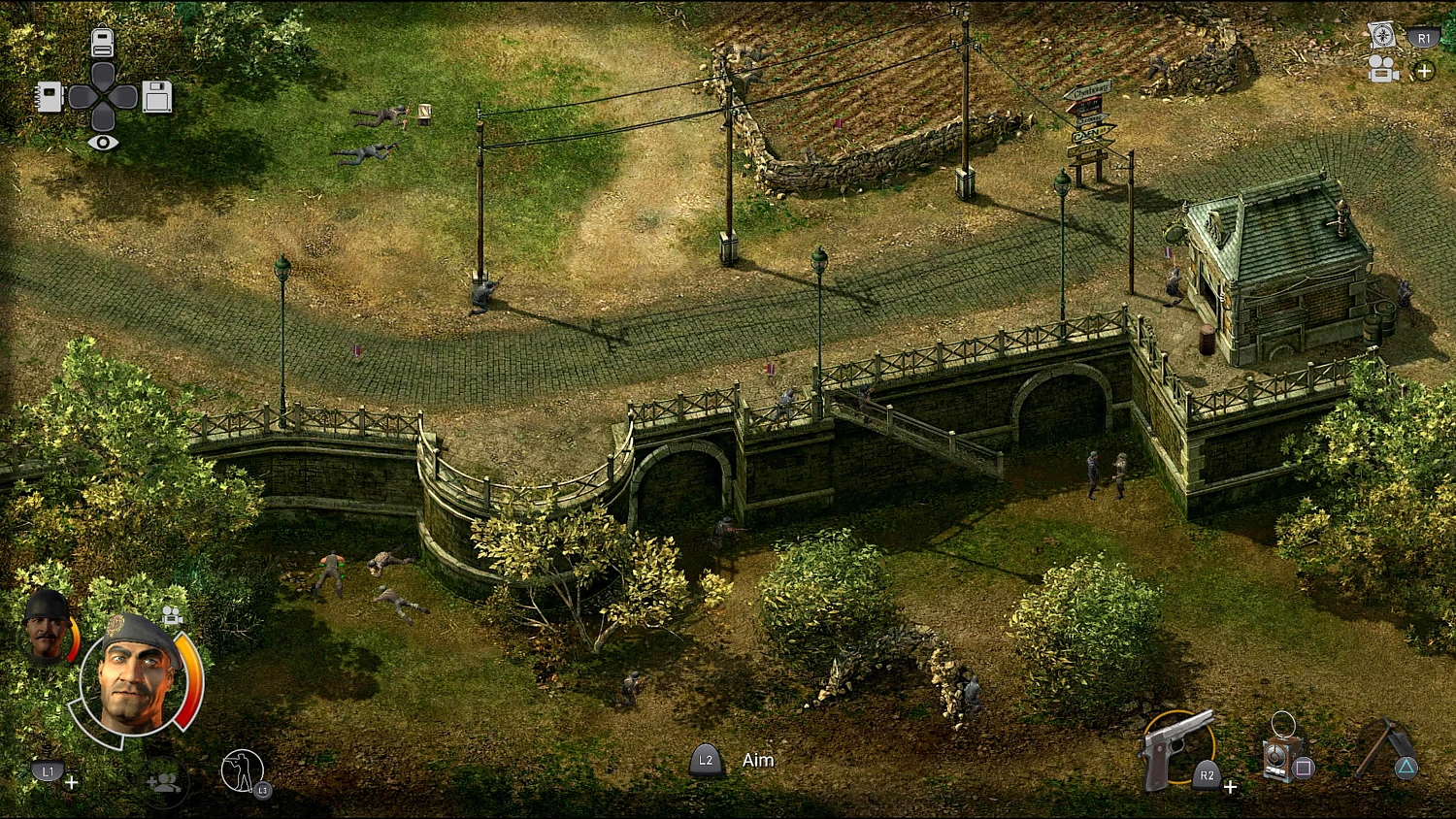Open the backpack inventory icon
Screen dimensions: 1456x819
tap(105, 42)
